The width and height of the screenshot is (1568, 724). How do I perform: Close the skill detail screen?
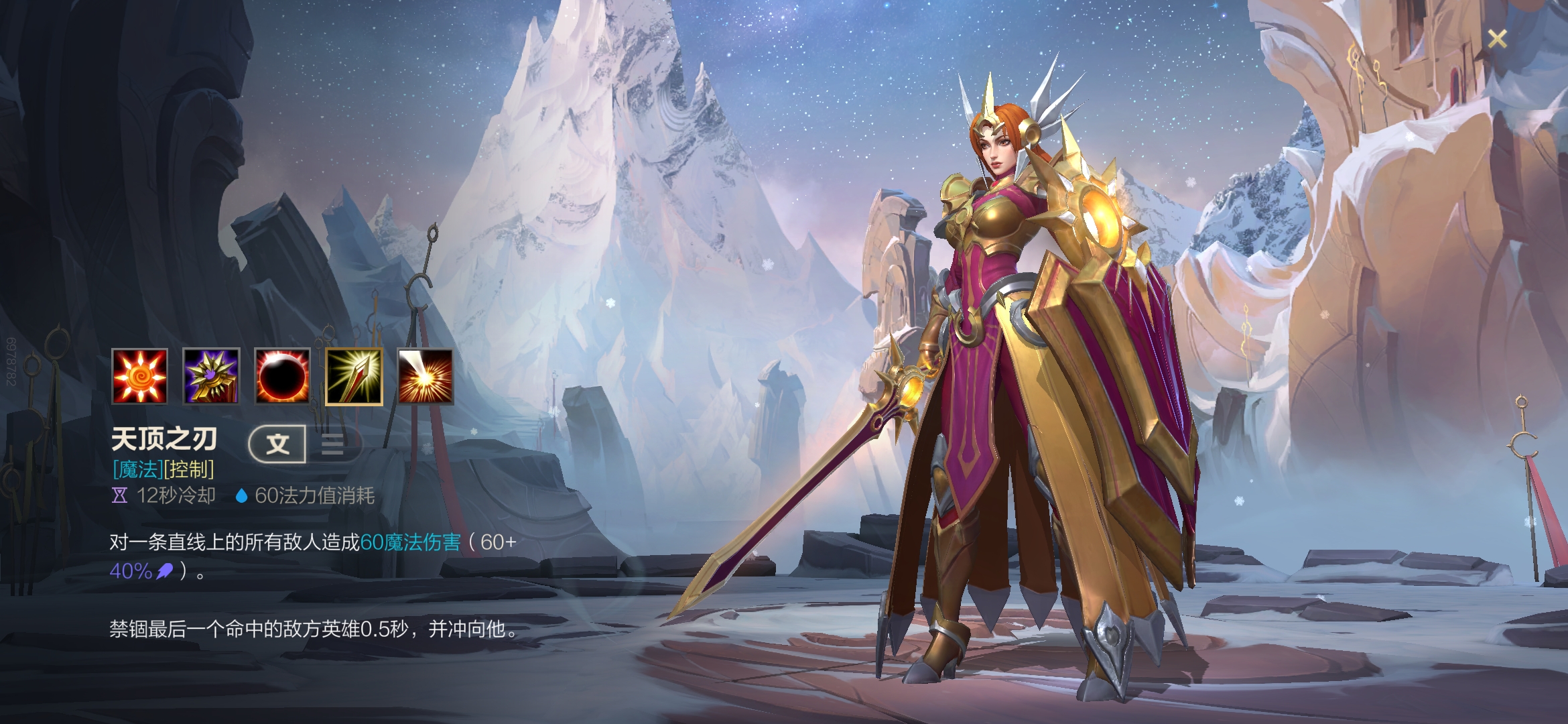click(1497, 39)
